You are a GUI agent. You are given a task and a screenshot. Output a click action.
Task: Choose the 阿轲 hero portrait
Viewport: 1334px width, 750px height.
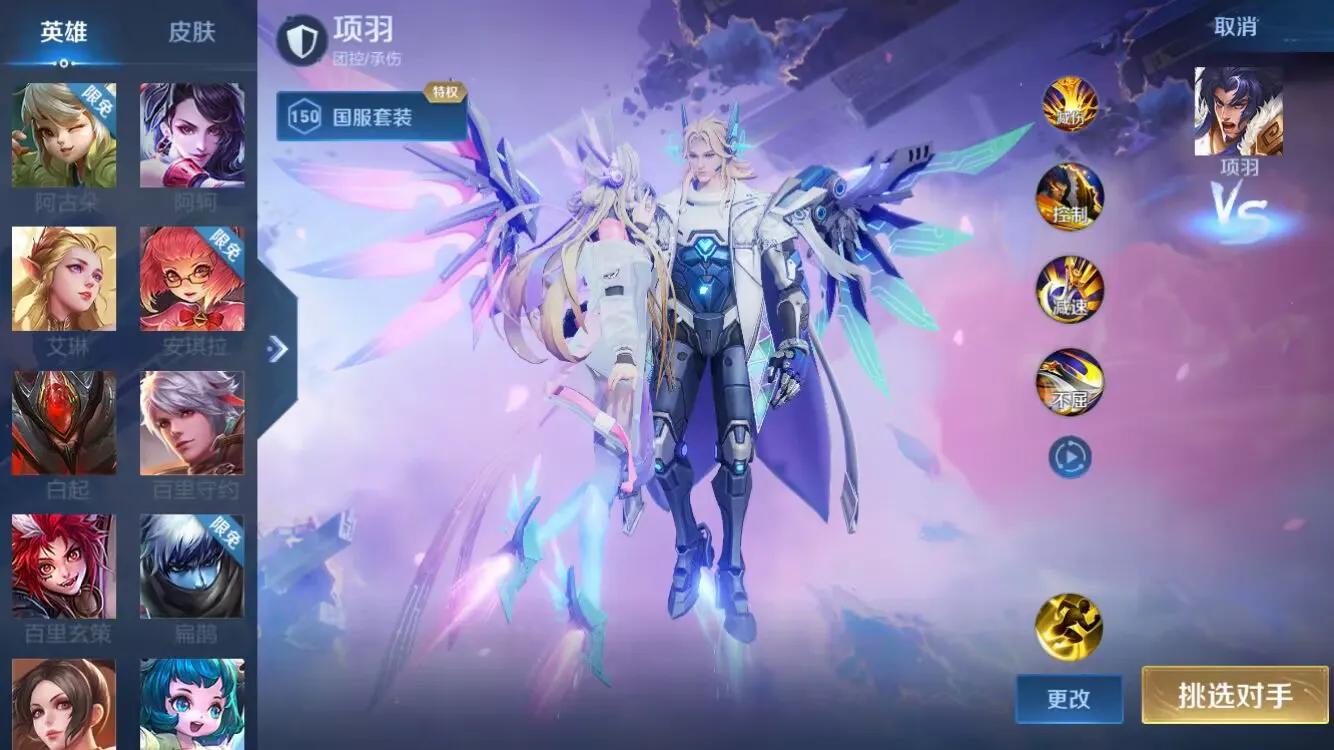pyautogui.click(x=192, y=135)
